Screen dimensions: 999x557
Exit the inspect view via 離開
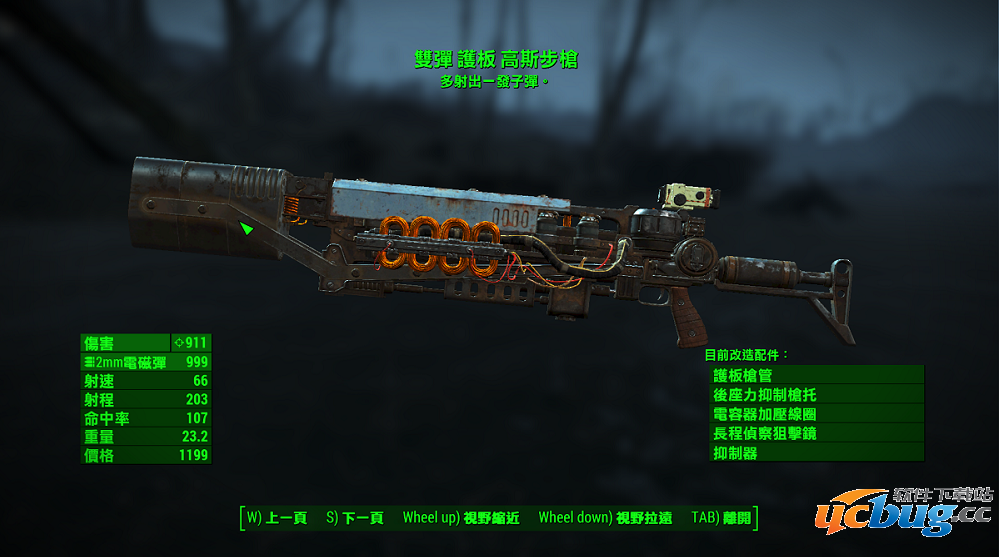pos(720,518)
